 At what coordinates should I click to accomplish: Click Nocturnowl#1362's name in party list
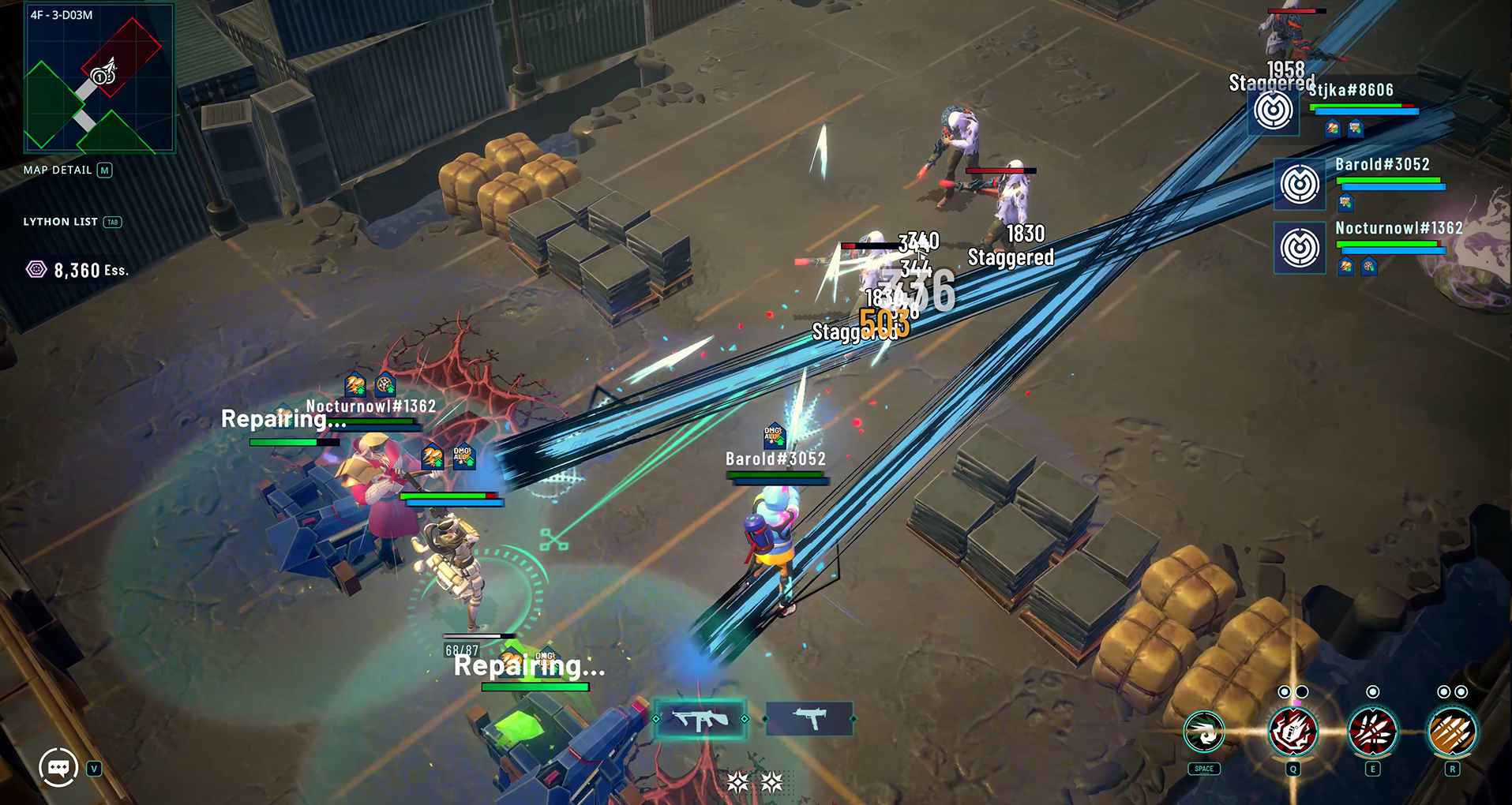click(x=1399, y=227)
